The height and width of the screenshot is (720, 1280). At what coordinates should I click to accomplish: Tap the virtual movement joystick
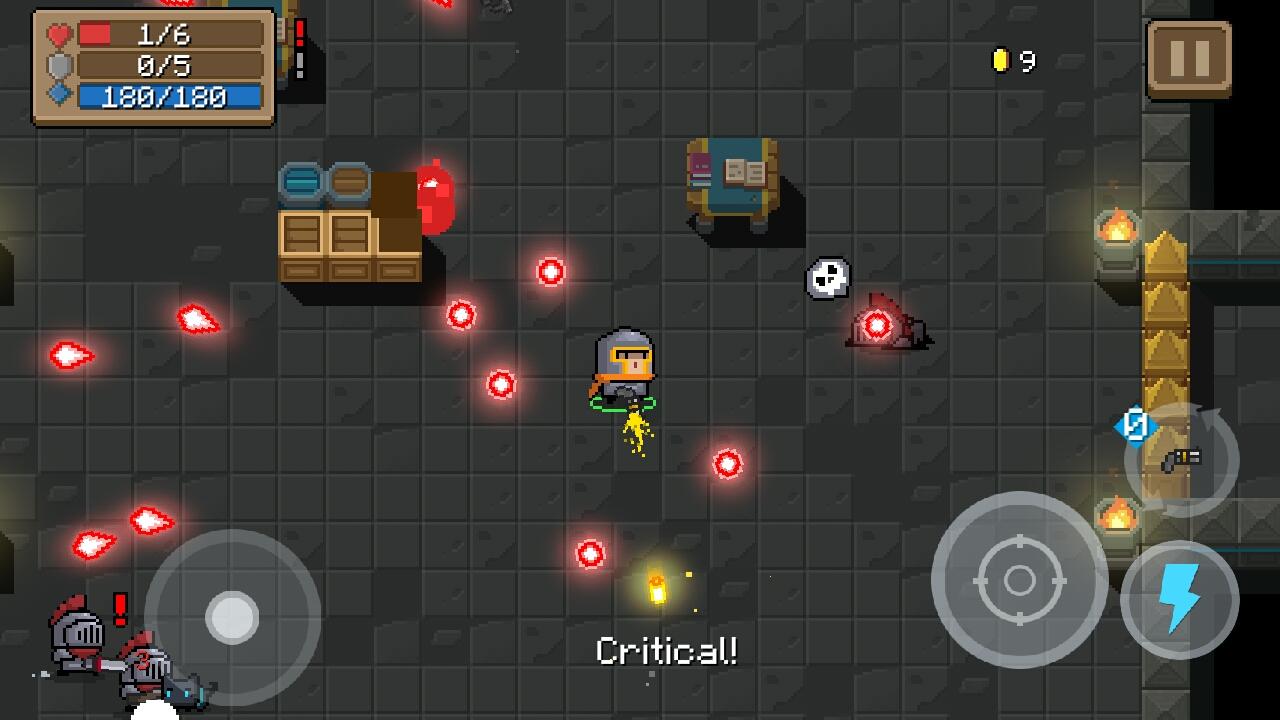[x=232, y=616]
